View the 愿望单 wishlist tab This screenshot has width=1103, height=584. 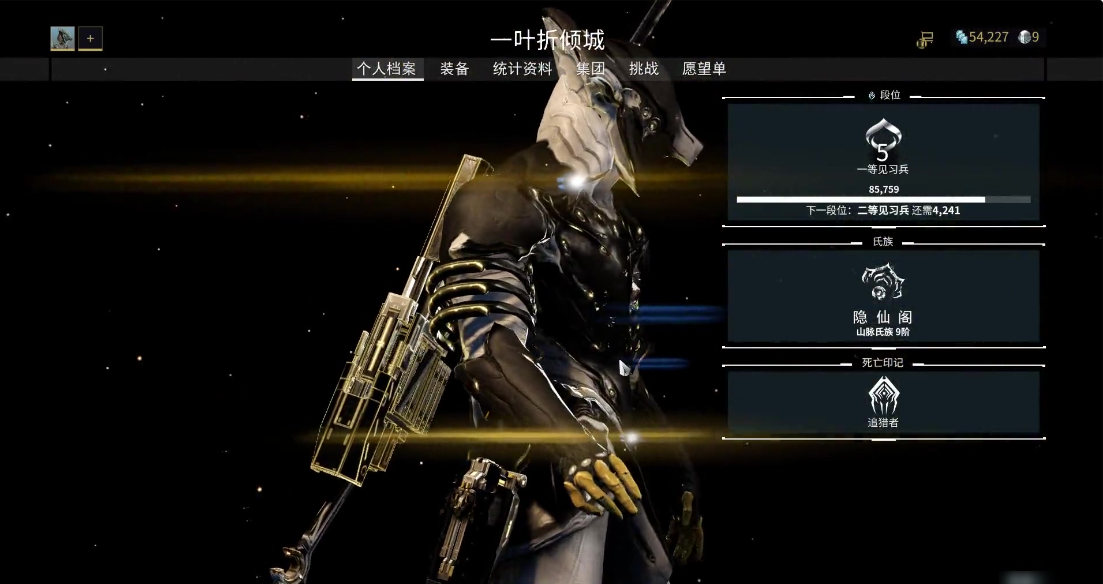[704, 69]
